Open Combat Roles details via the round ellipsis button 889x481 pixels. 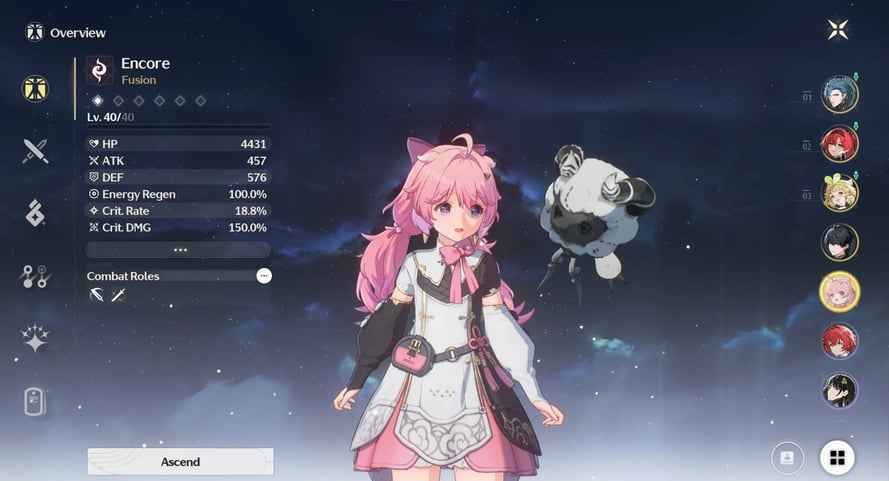point(263,275)
